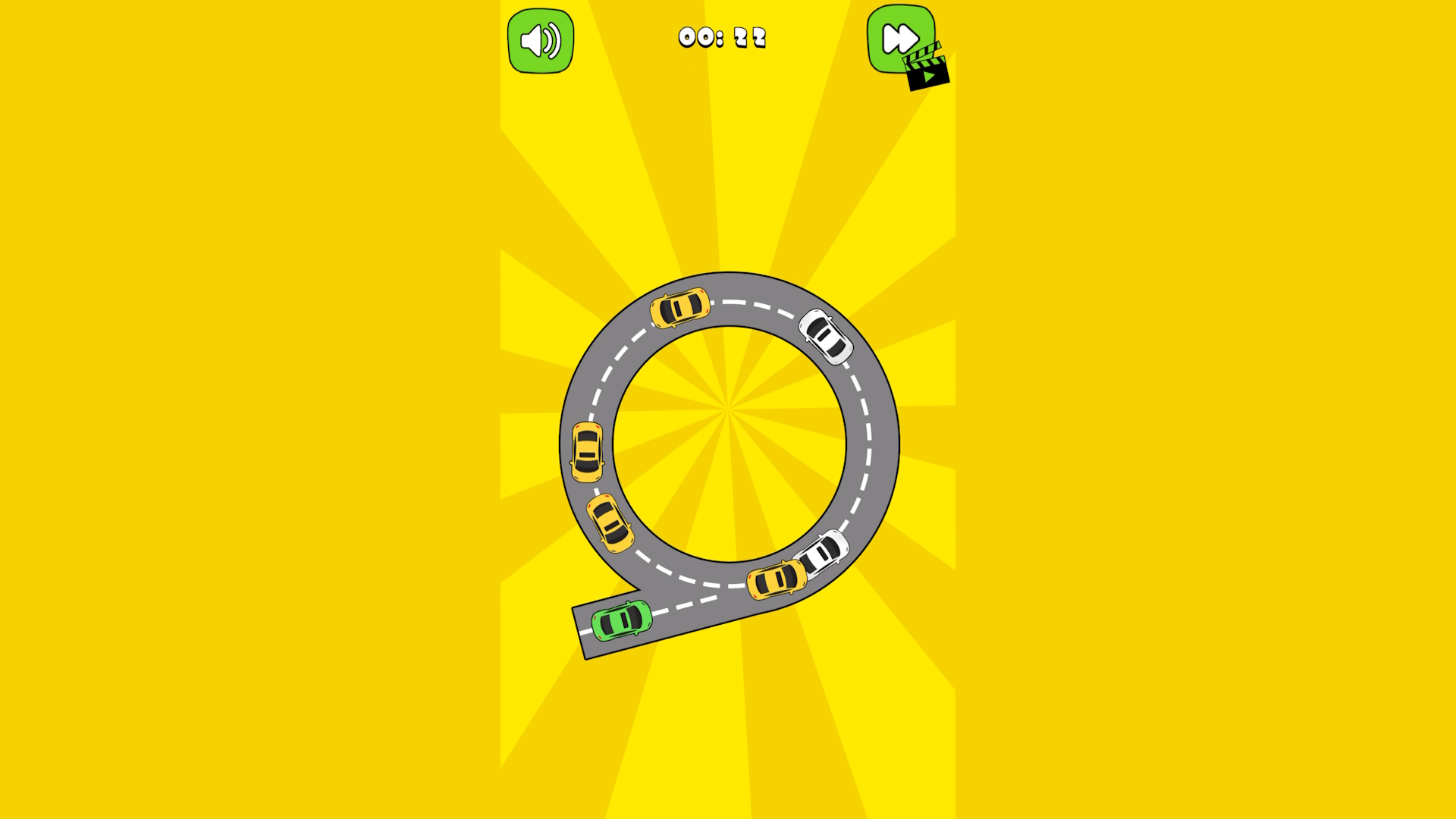Click the volume control in top corner

(539, 40)
